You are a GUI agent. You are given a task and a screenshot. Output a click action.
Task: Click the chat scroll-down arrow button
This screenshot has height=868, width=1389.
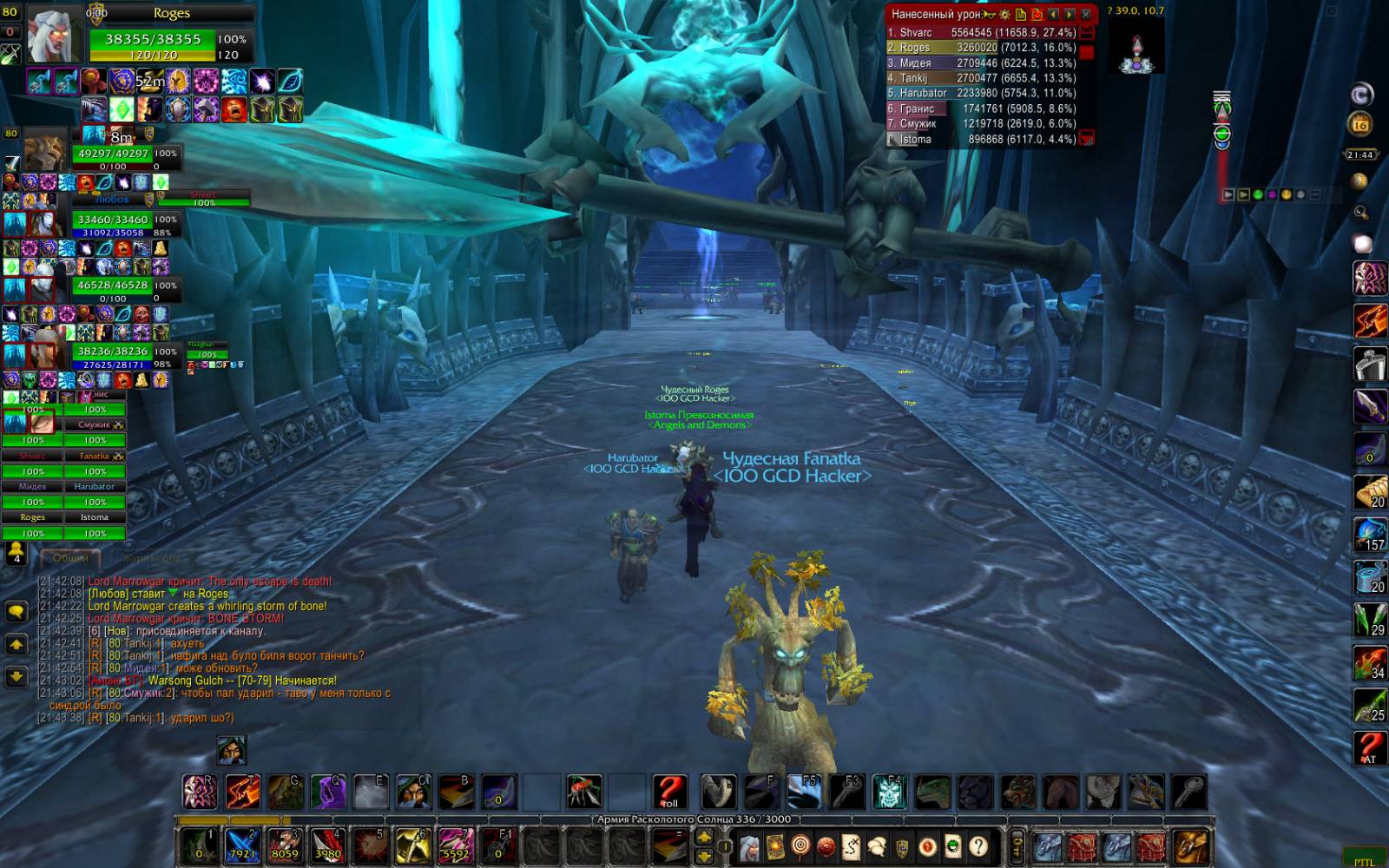tap(16, 675)
